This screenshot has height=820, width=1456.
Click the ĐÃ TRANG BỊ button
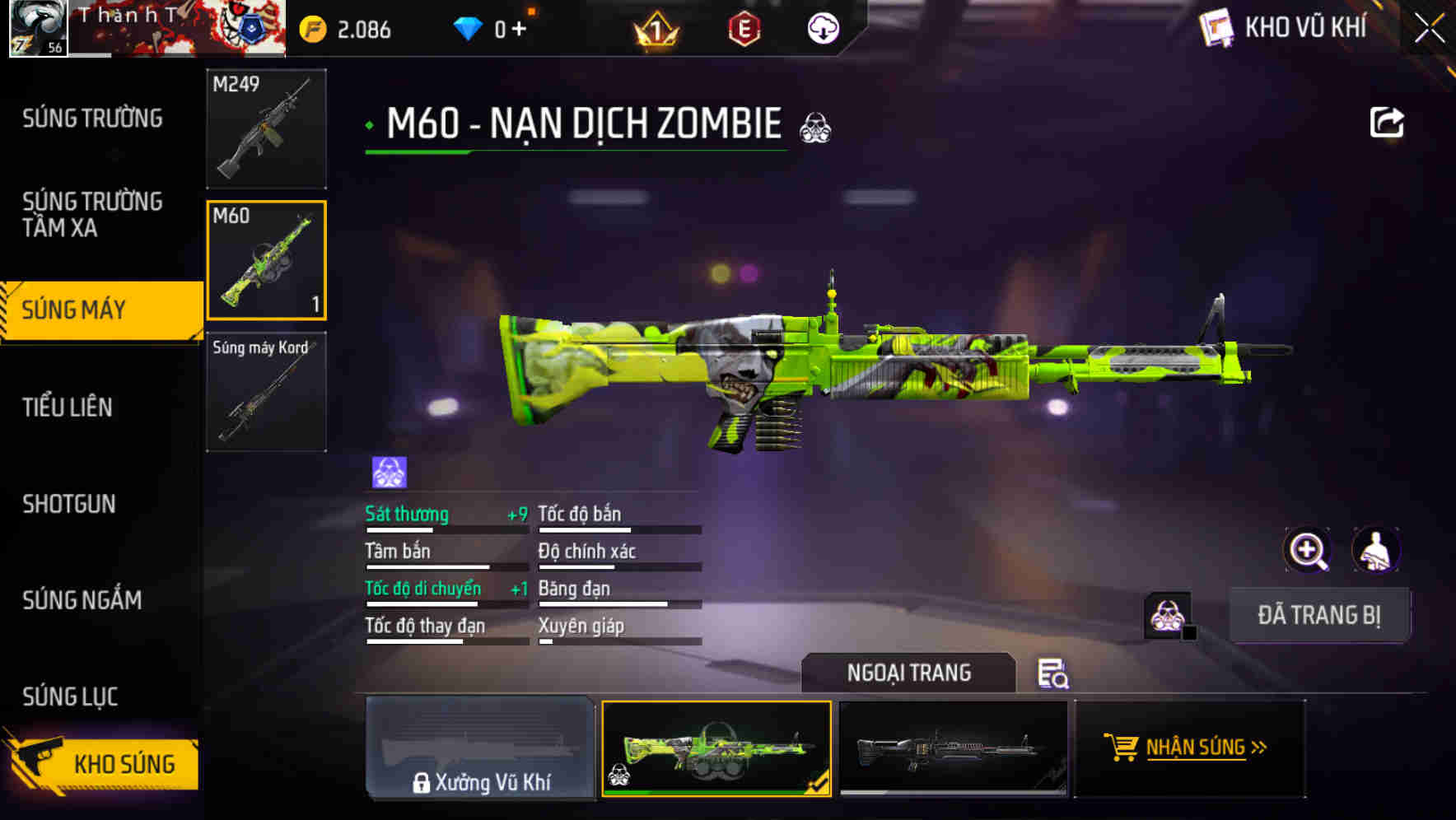click(1319, 614)
